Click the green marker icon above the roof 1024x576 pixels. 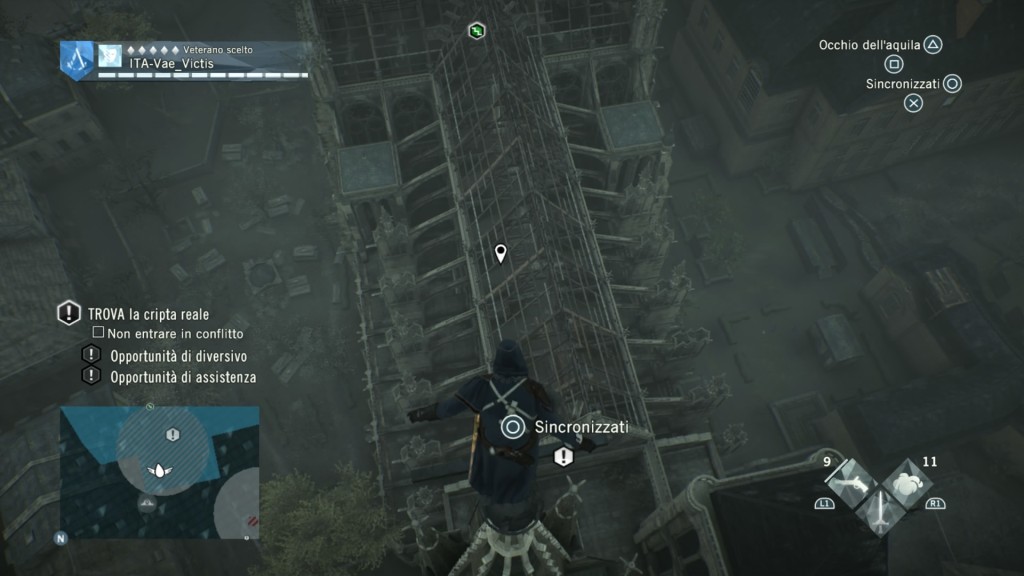tap(477, 31)
